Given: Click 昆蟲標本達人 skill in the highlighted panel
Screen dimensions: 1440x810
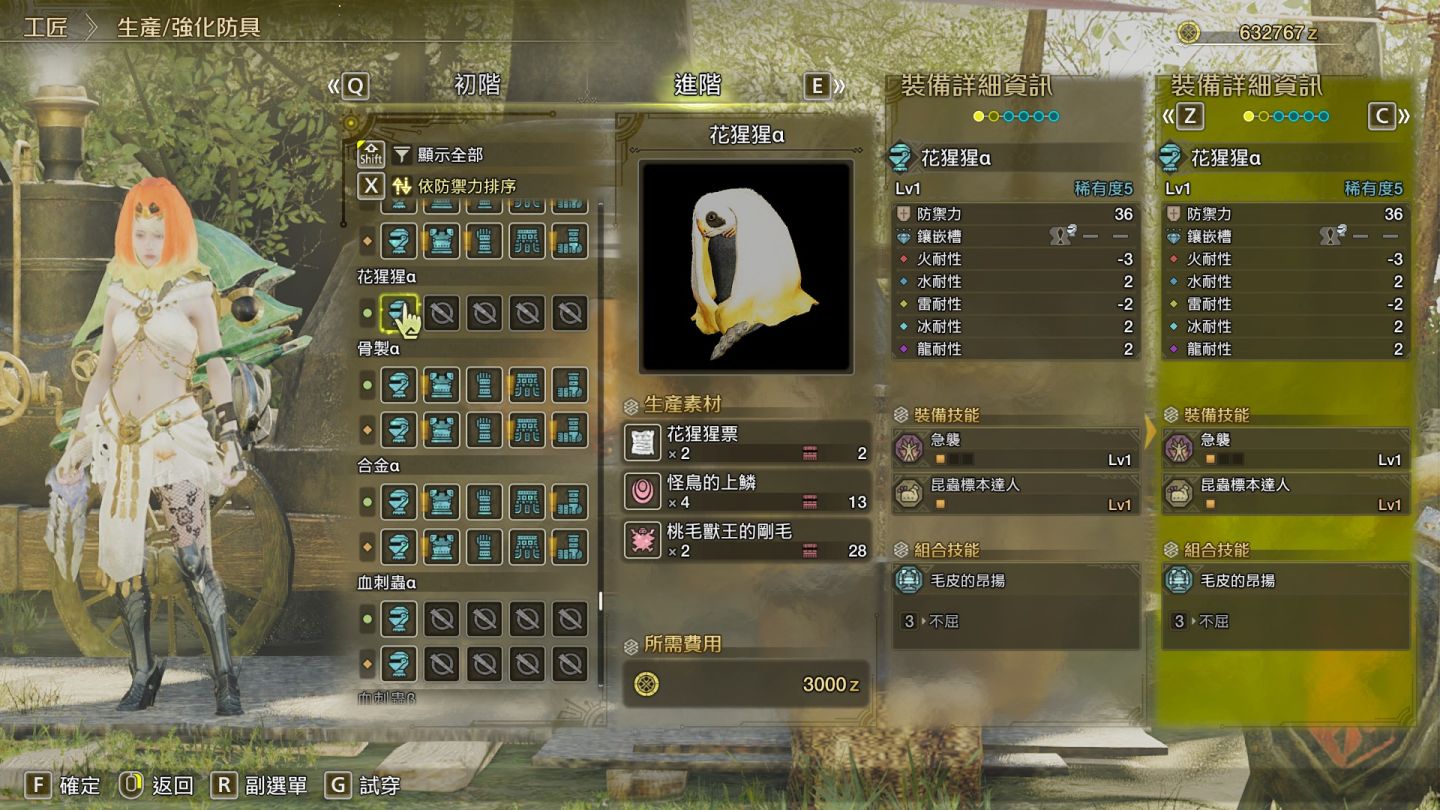Looking at the screenshot, I should tap(1285, 494).
